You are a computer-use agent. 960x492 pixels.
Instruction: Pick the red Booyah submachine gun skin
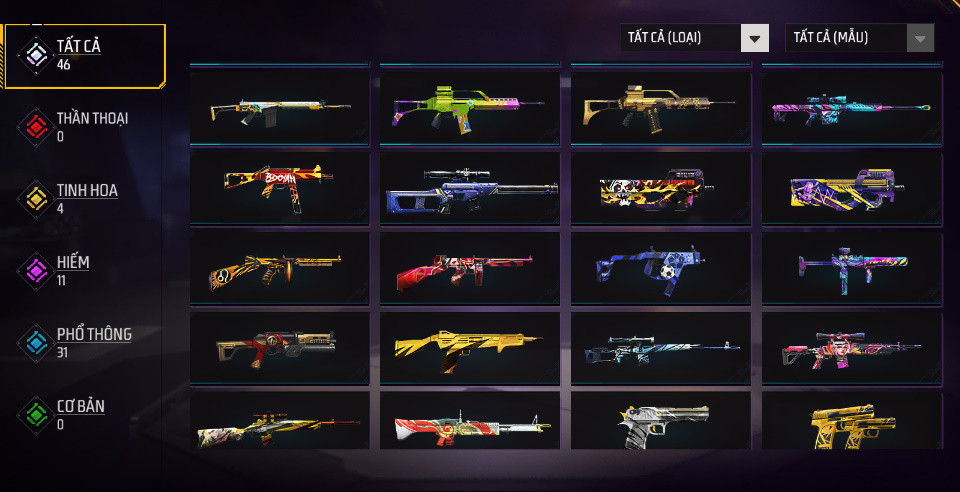(x=279, y=187)
